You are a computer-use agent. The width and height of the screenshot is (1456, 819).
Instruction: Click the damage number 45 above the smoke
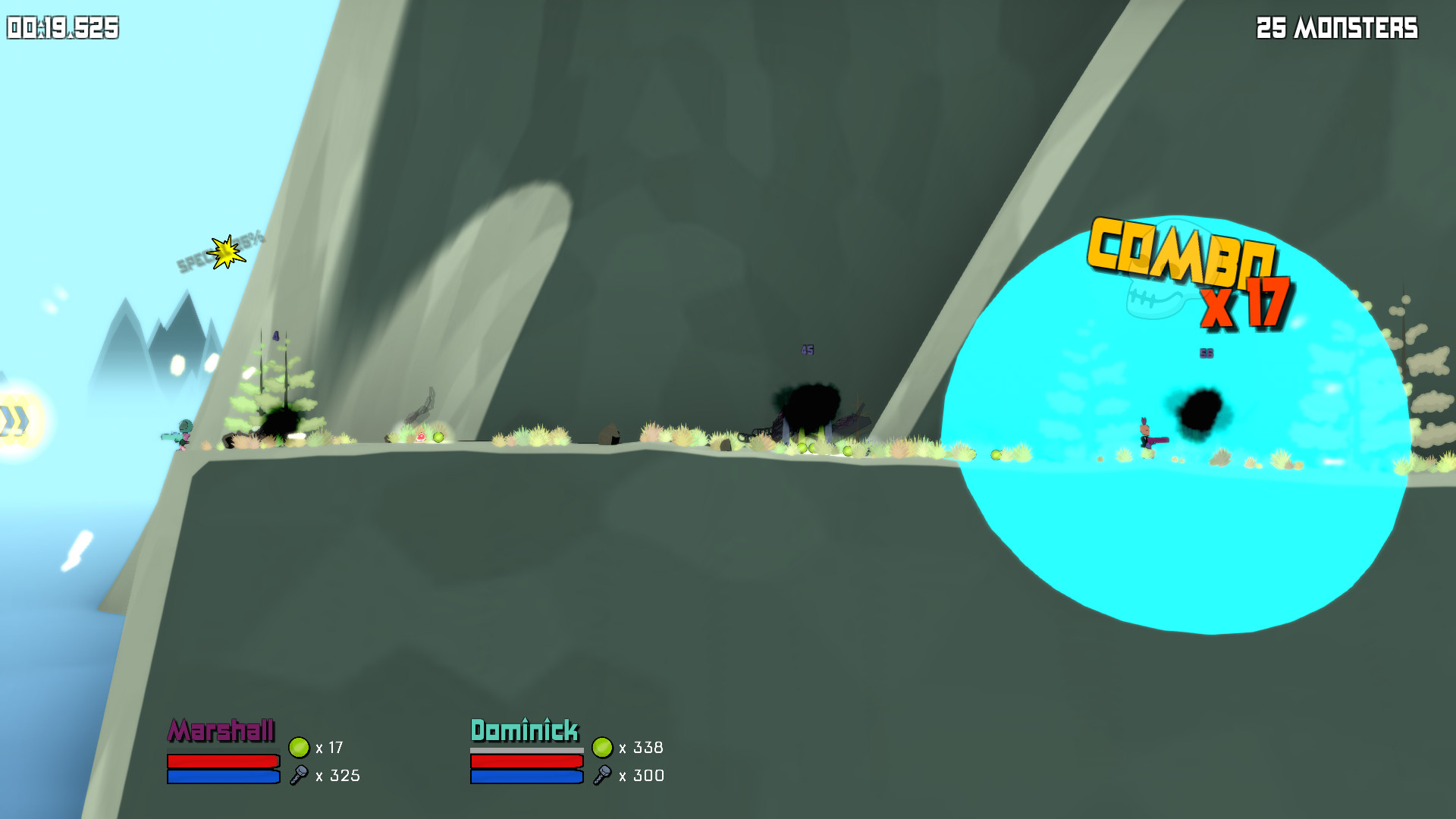point(806,350)
